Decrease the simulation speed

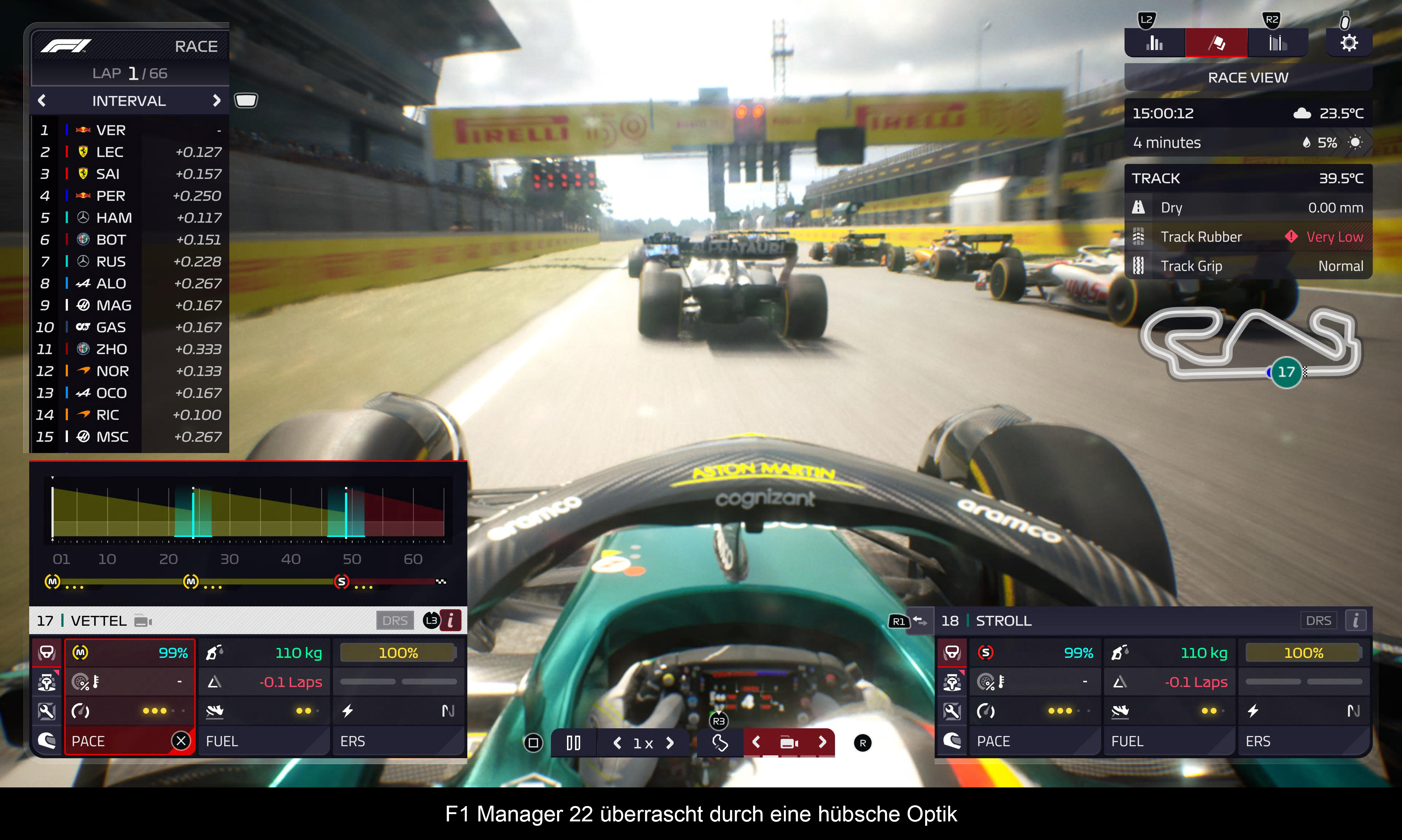tap(617, 743)
